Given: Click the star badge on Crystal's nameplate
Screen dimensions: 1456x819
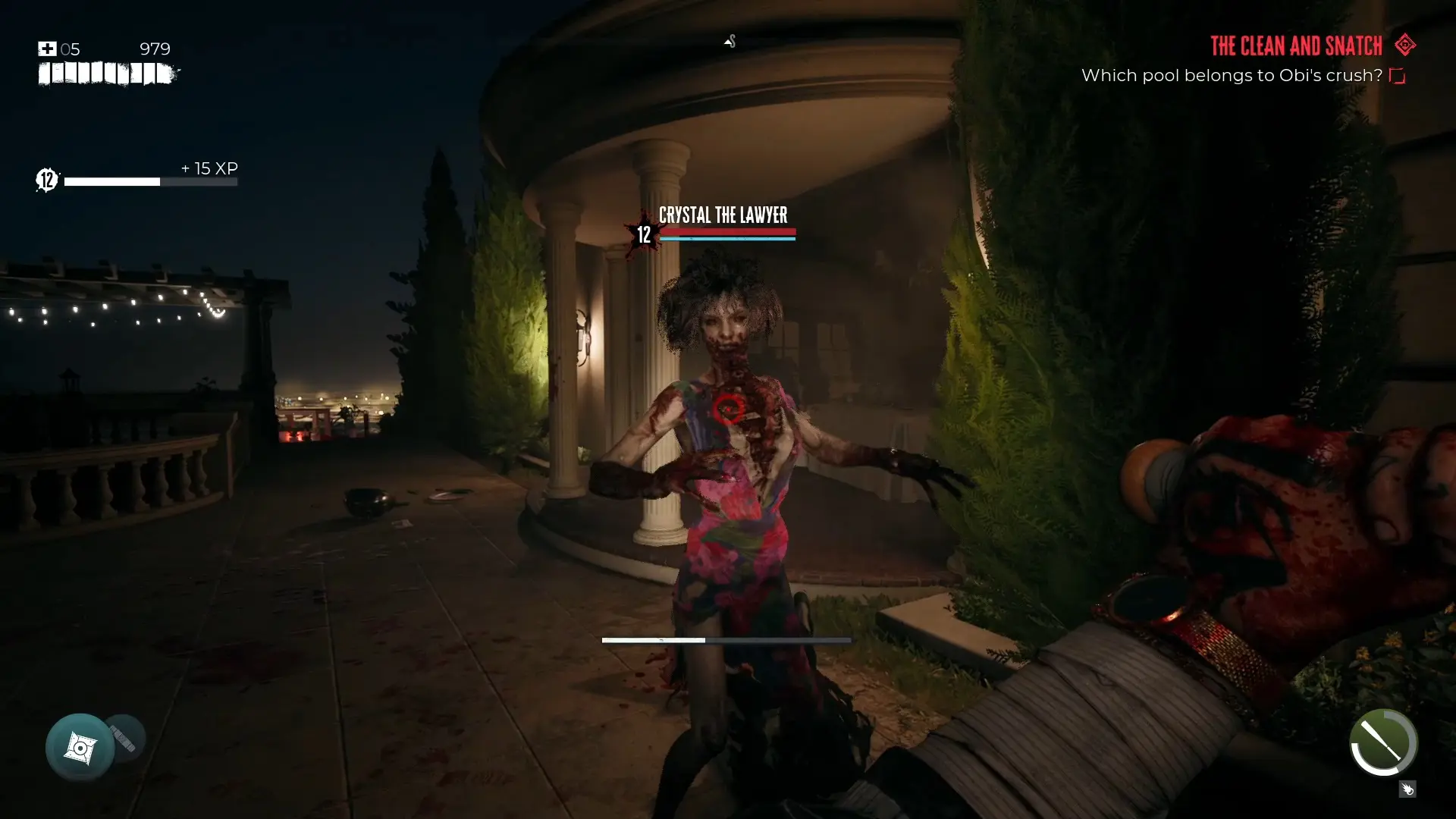Looking at the screenshot, I should [642, 234].
